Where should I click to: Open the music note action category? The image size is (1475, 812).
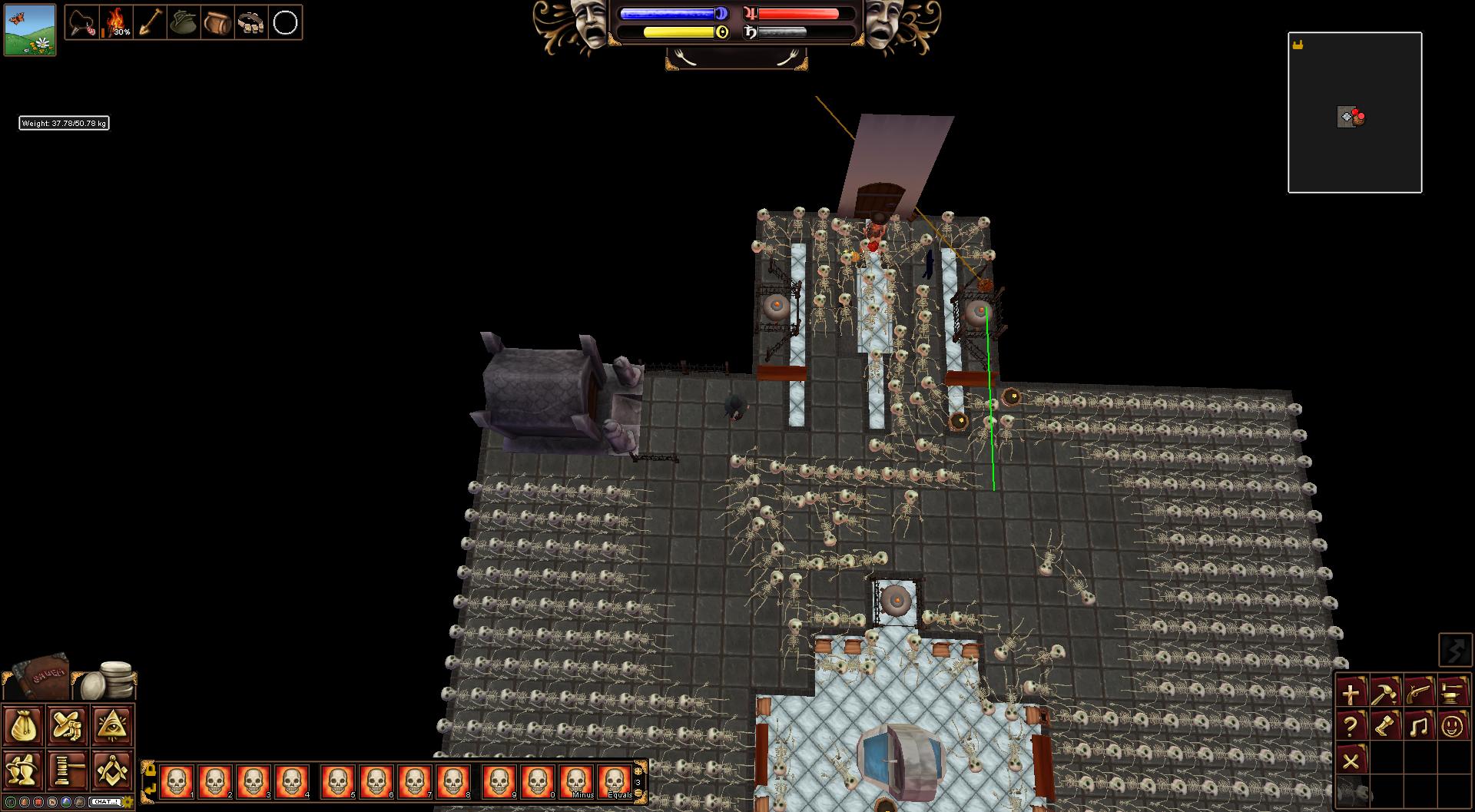(x=1419, y=726)
